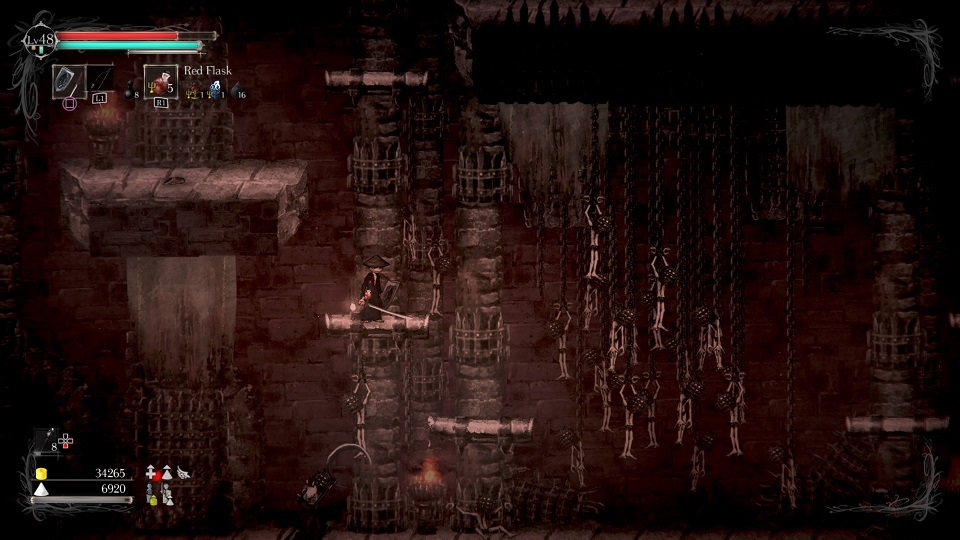Select the shield and sword weapon slot

[68, 81]
